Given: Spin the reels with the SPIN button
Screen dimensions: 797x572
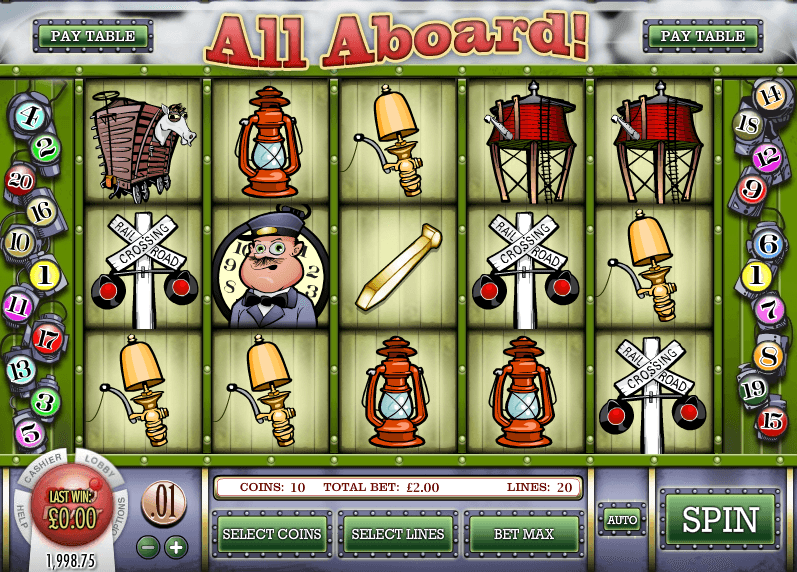Looking at the screenshot, I should tap(720, 521).
